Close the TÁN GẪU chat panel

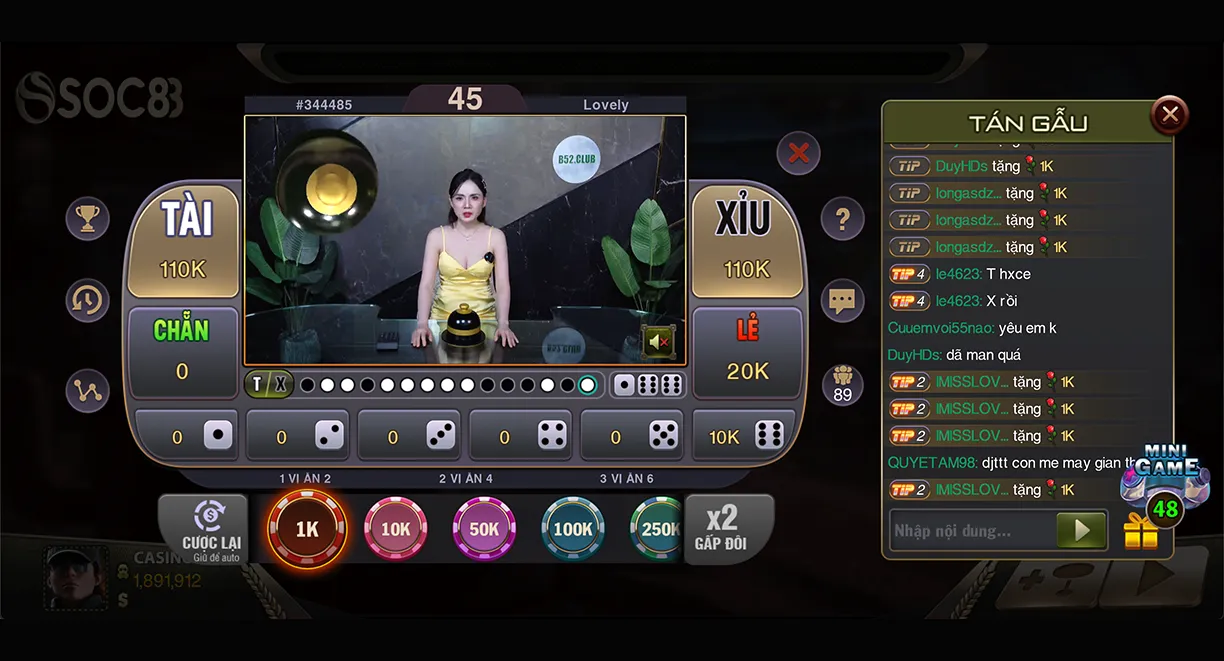tap(1169, 115)
